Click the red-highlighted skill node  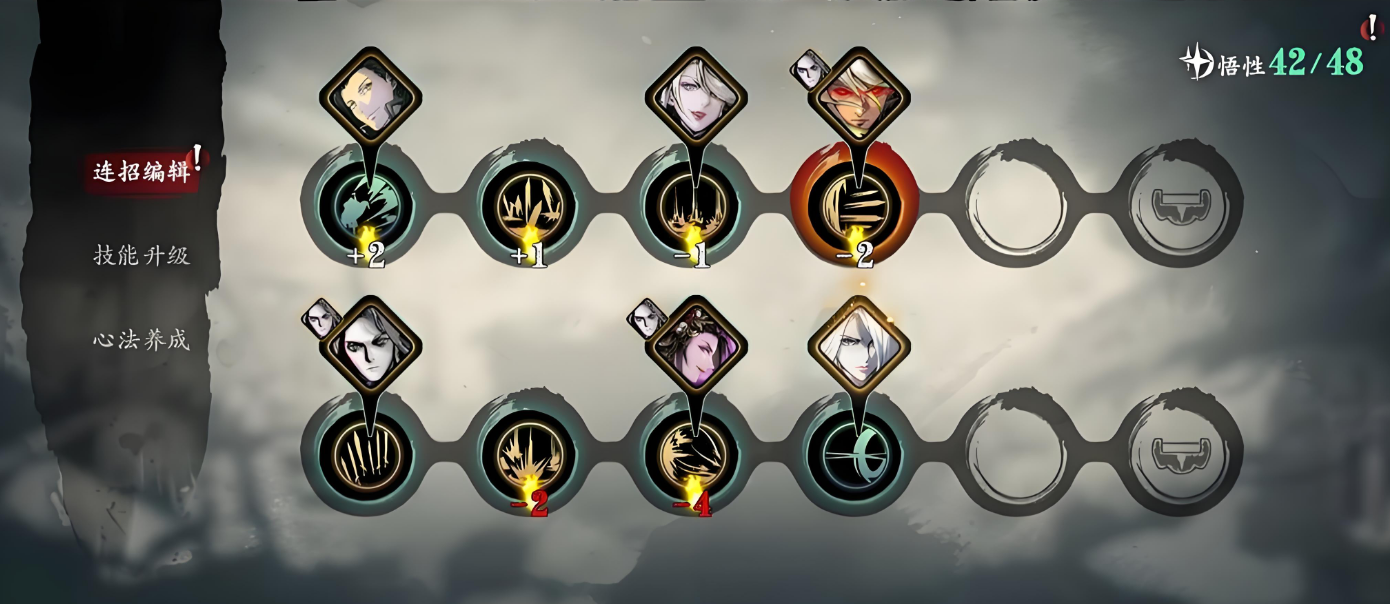point(853,205)
